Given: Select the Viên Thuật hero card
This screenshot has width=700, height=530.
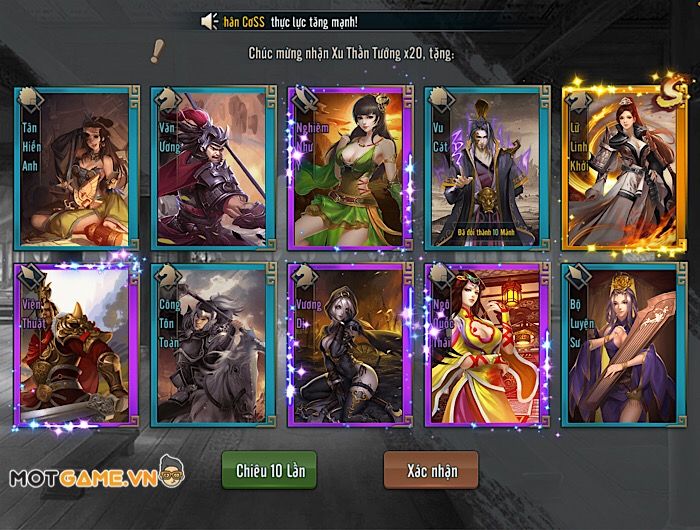Looking at the screenshot, I should click(x=73, y=342).
